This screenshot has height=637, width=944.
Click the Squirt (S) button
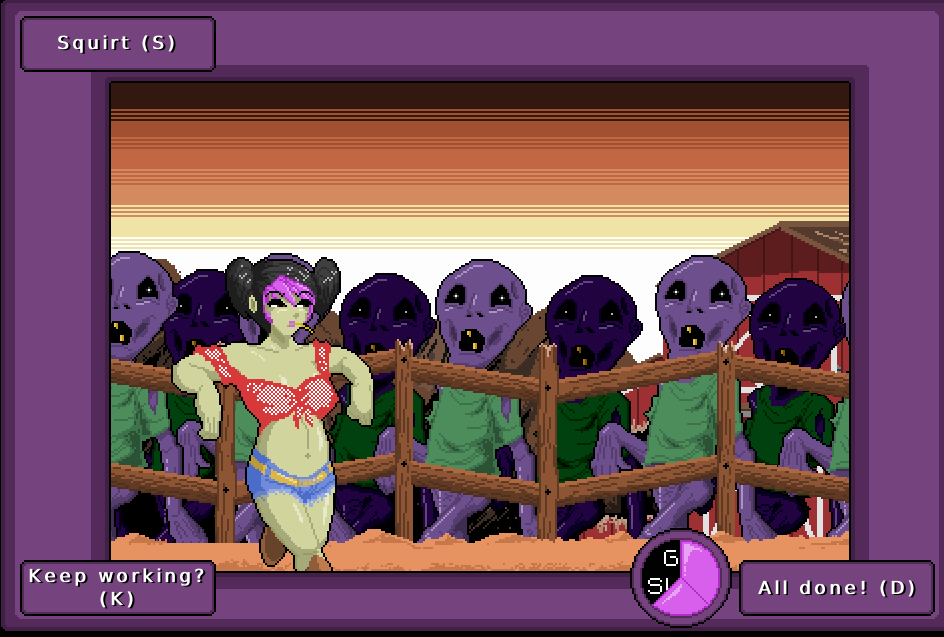point(117,44)
